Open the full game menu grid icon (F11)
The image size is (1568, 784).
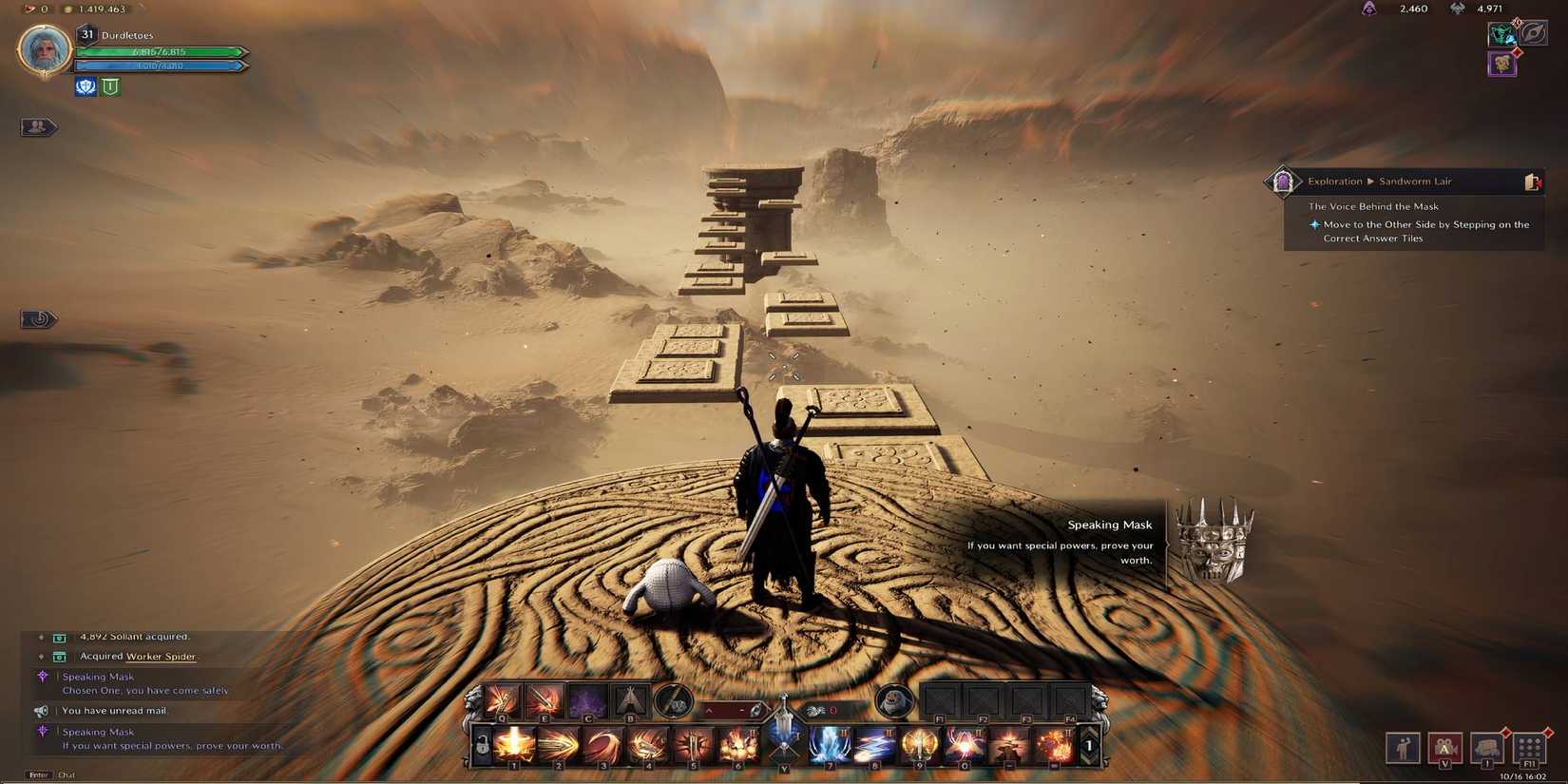(x=1530, y=749)
